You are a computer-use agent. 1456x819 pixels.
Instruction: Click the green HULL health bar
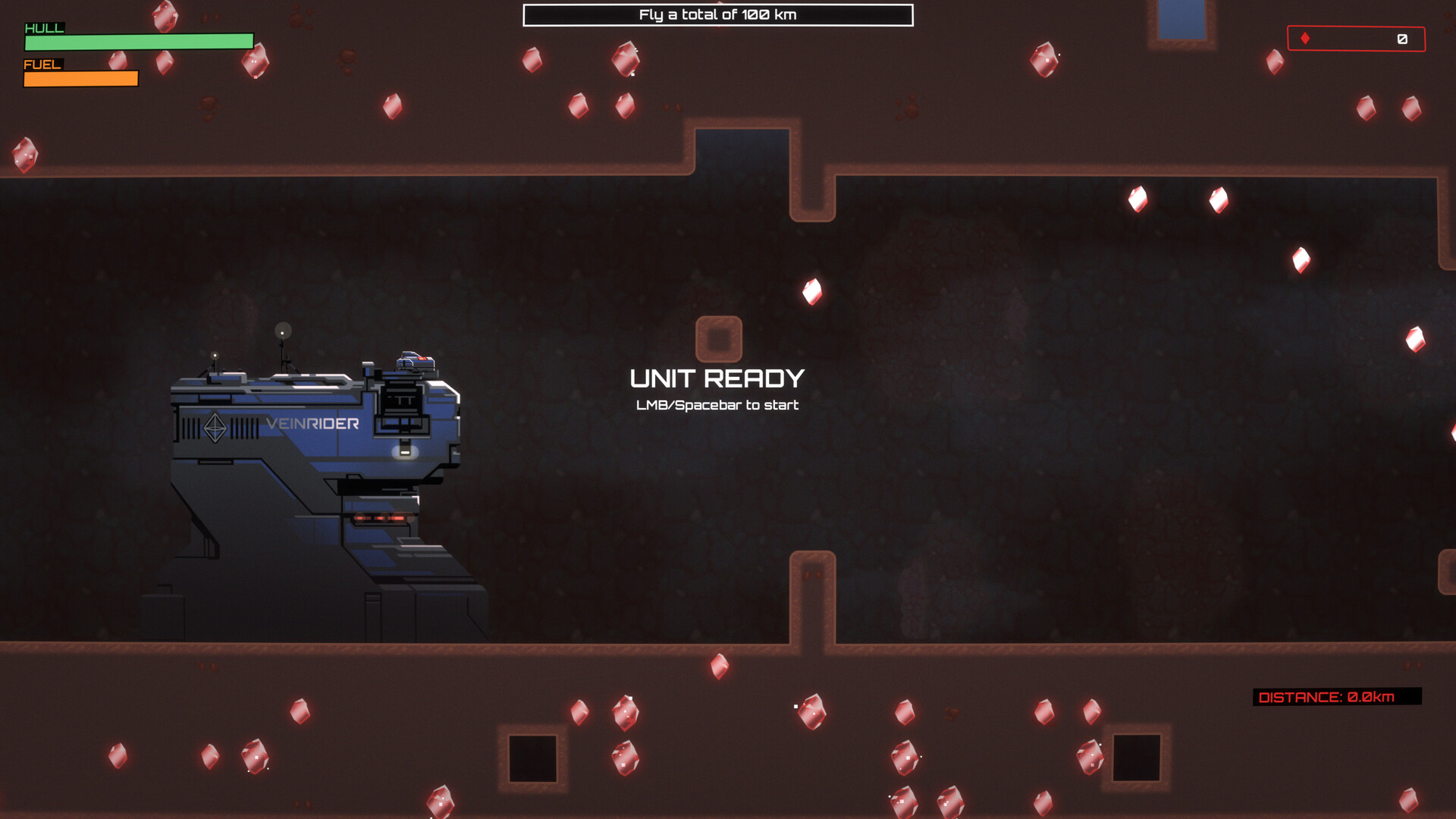click(140, 42)
